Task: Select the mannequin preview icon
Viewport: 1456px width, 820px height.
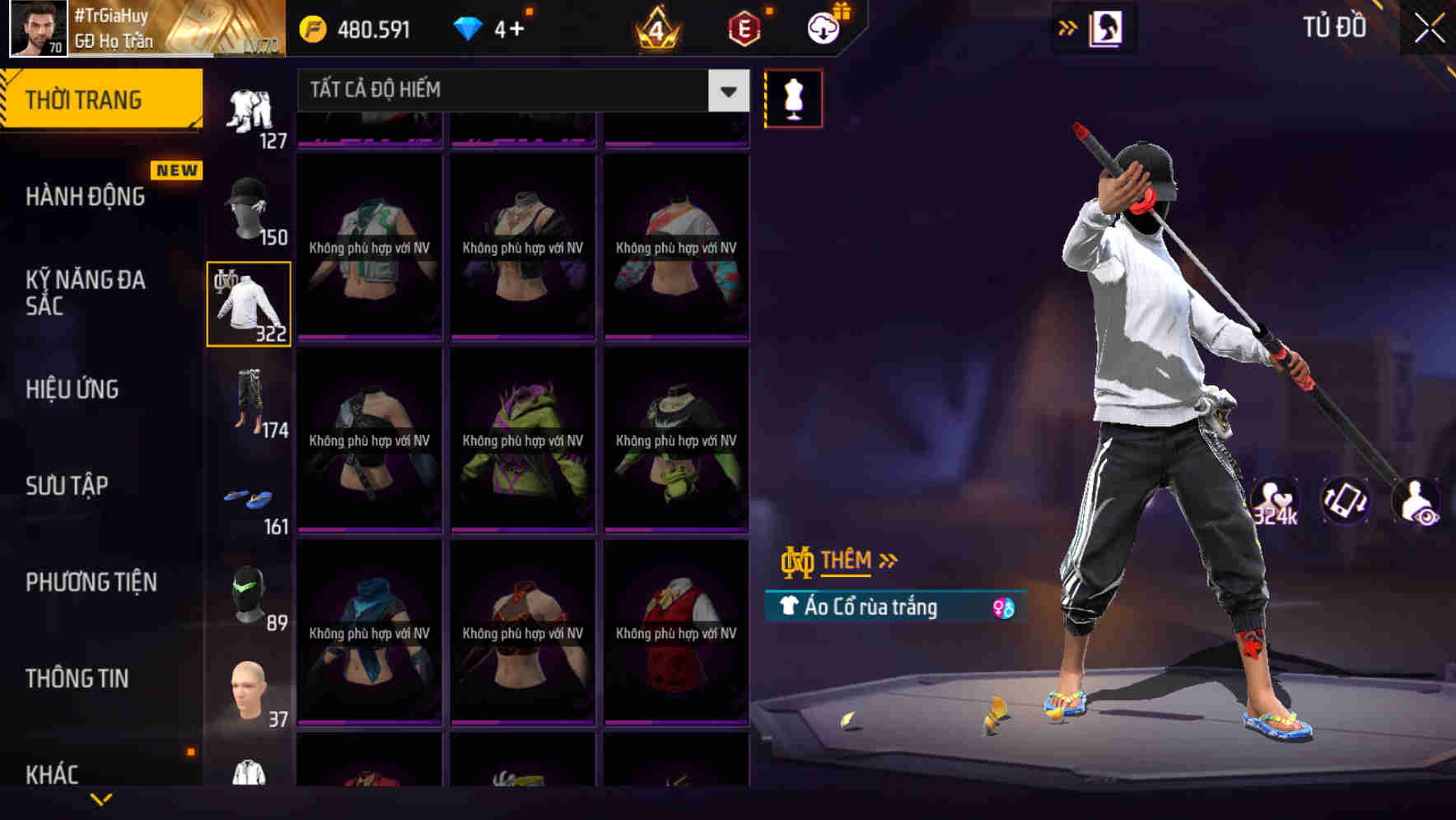Action: point(793,97)
